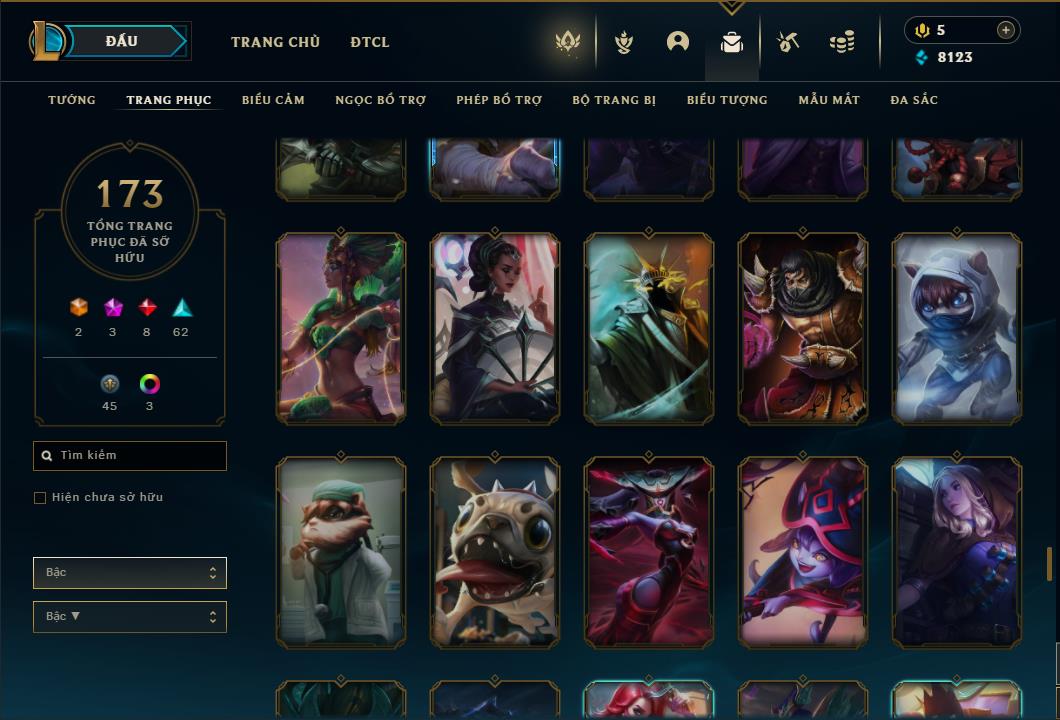Select the BIỂU CẢM tab
The width and height of the screenshot is (1060, 720).
[x=273, y=100]
